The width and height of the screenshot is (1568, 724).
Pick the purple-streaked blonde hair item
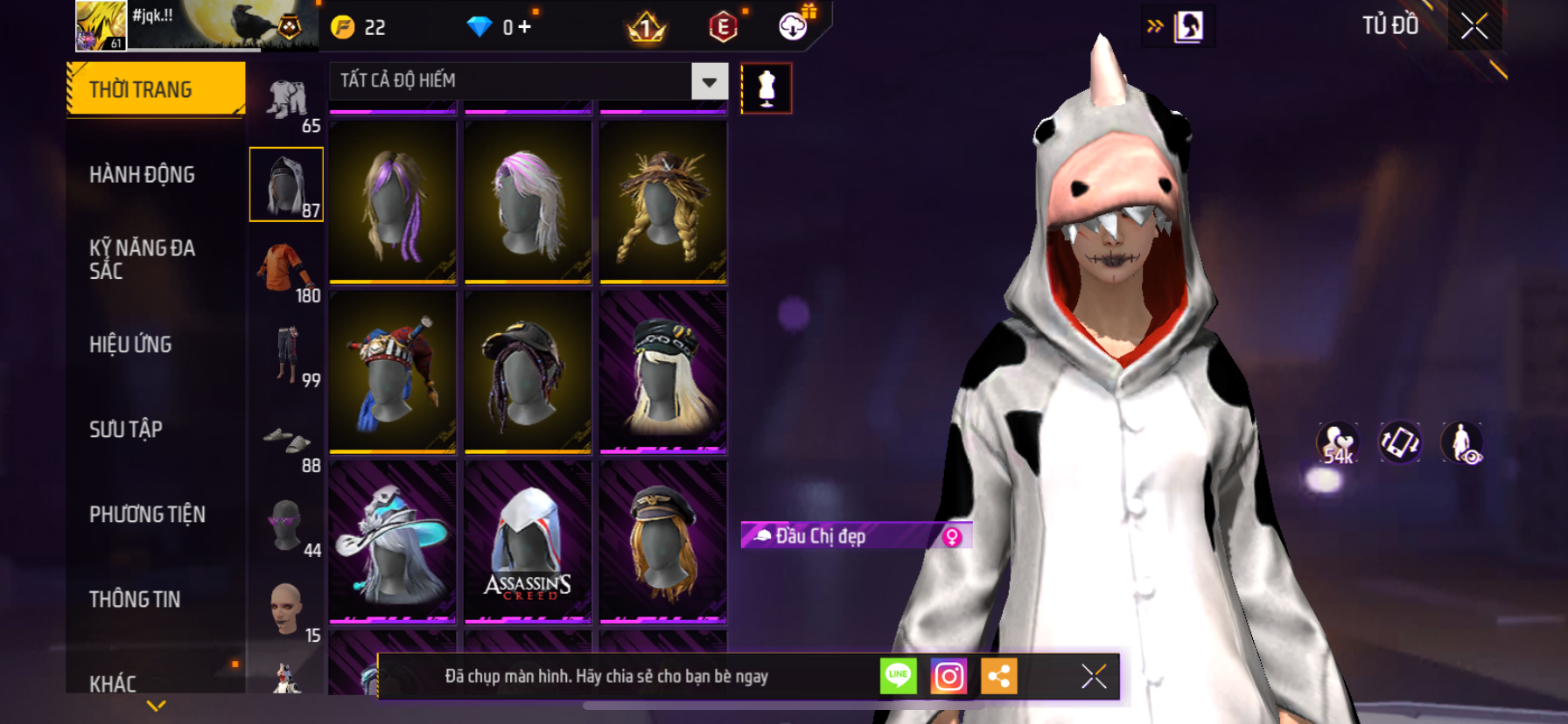click(393, 203)
